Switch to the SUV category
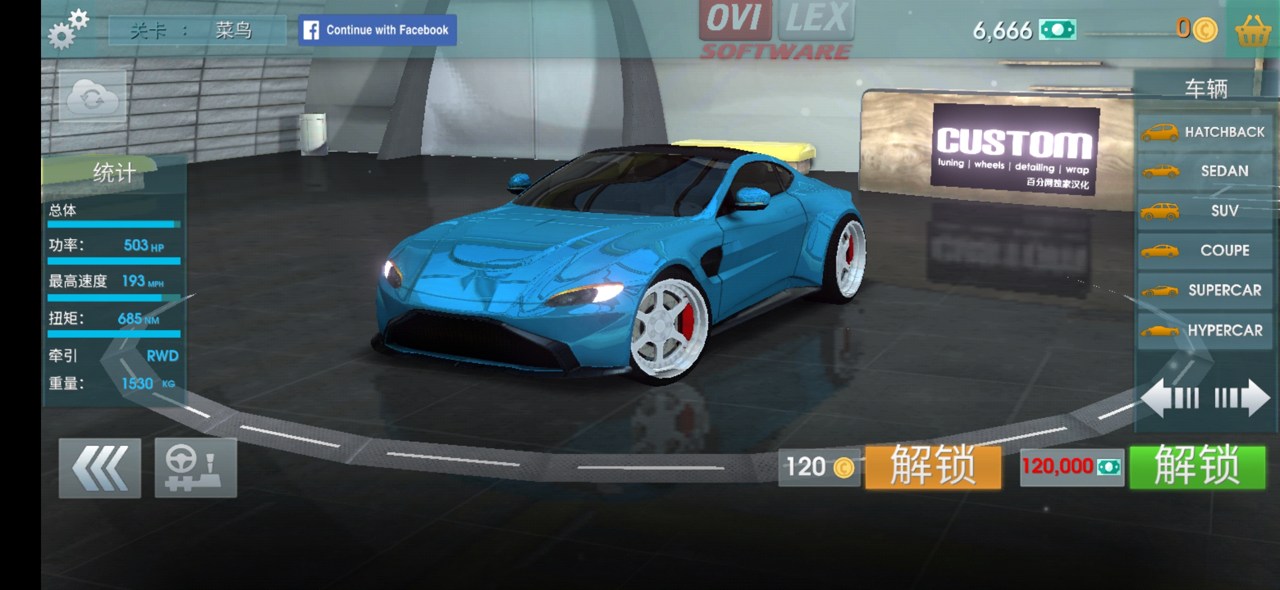This screenshot has height=590, width=1280. [x=1205, y=211]
